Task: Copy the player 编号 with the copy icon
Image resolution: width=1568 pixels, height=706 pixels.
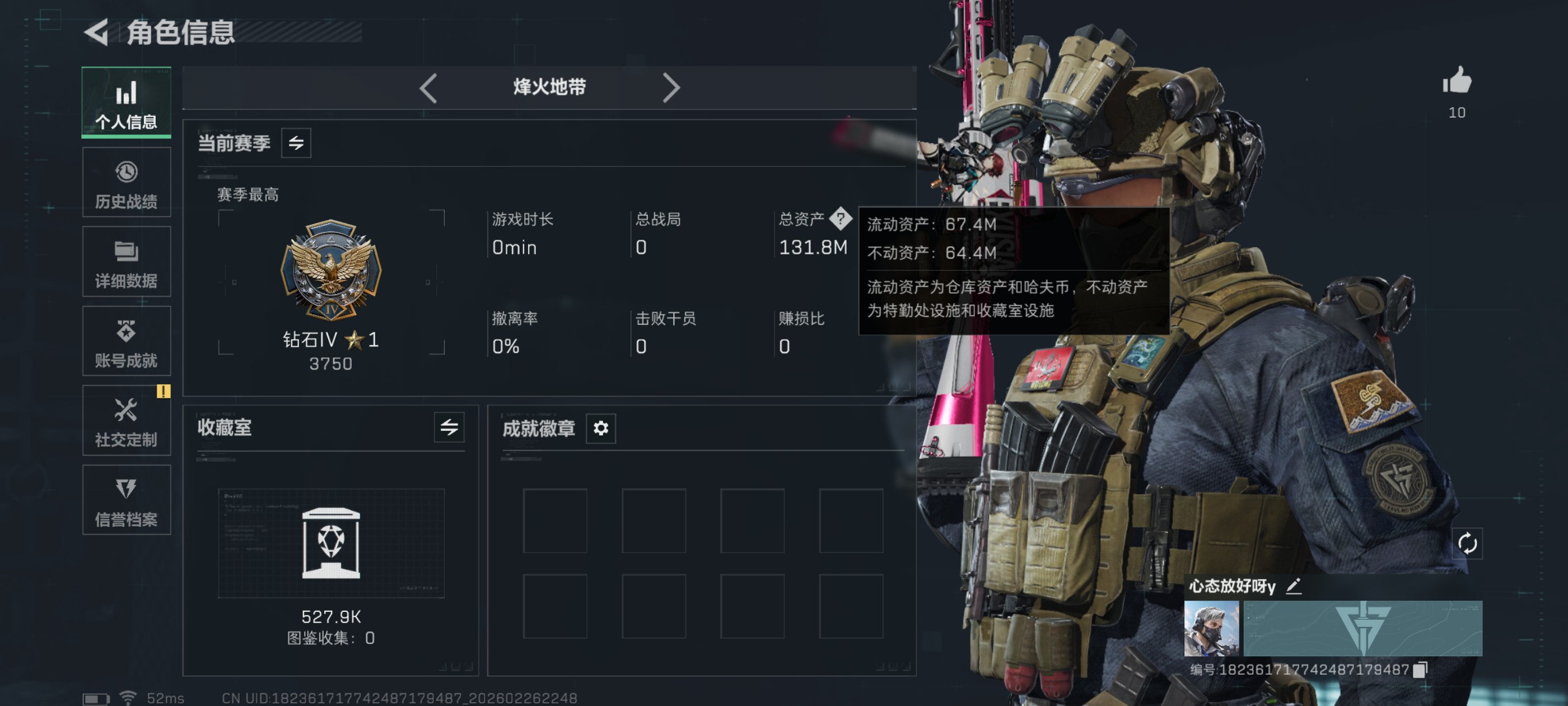Action: (1420, 670)
